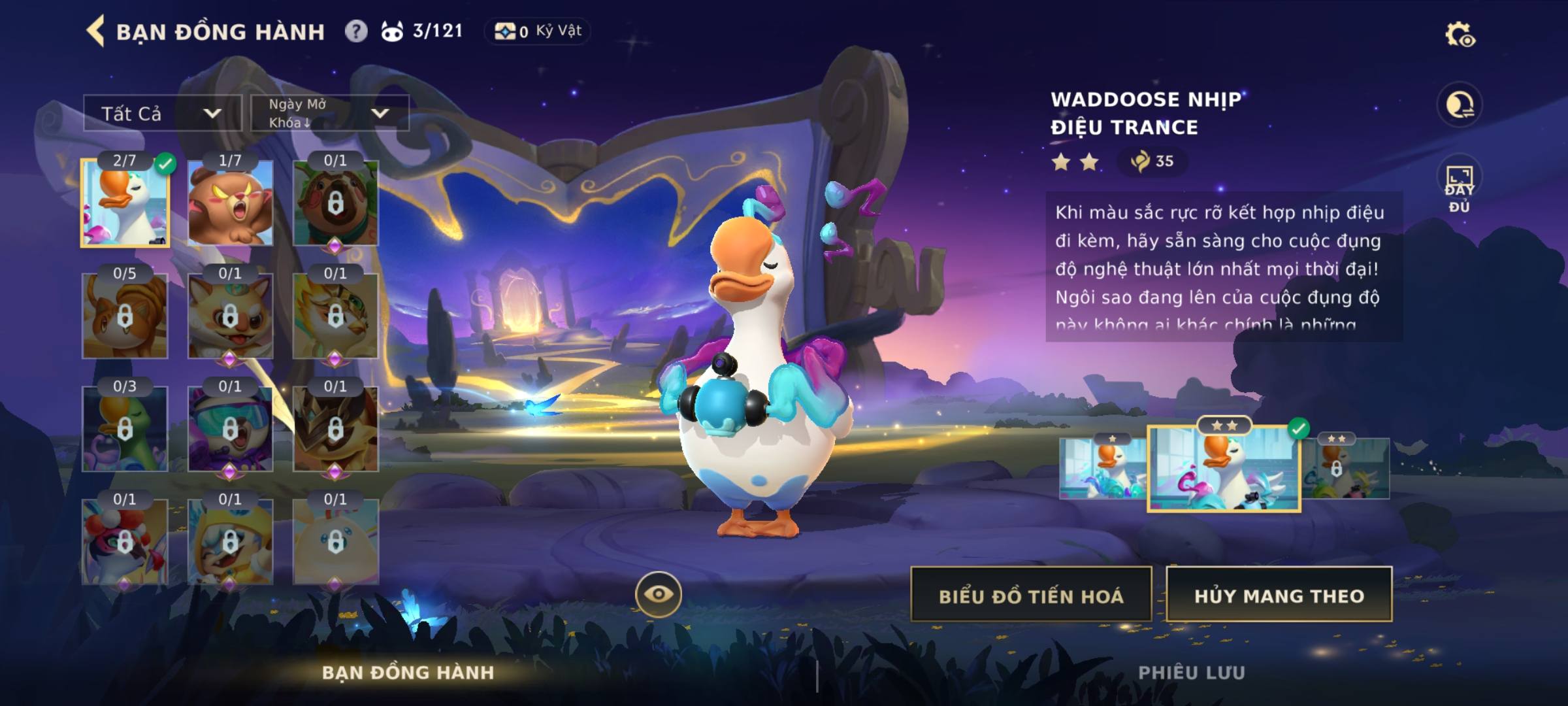1568x706 pixels.
Task: Select the locked two-star variant thumbnail
Action: point(1346,468)
